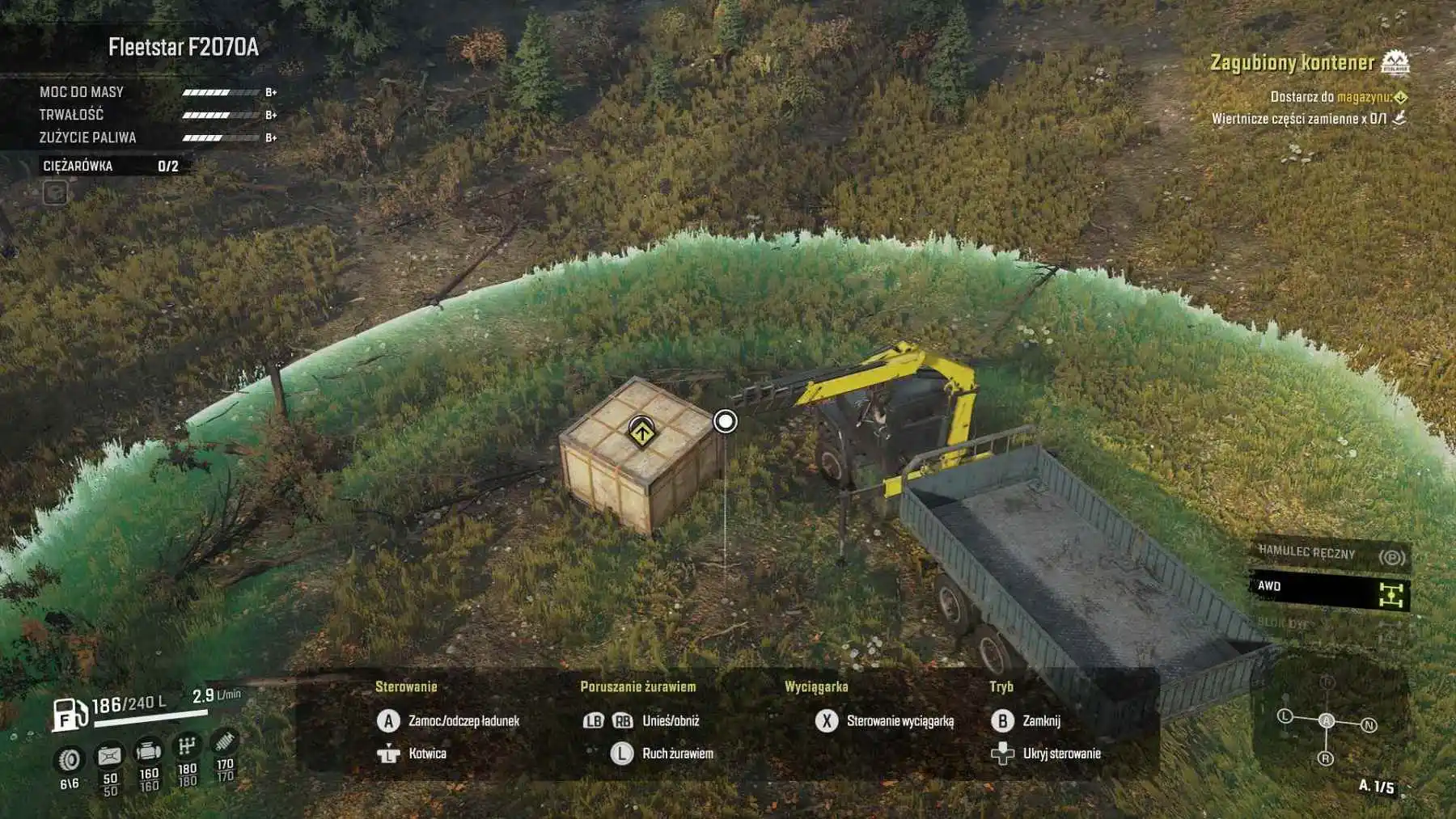Click the white crane target cursor
This screenshot has width=1456, height=819.
point(726,421)
